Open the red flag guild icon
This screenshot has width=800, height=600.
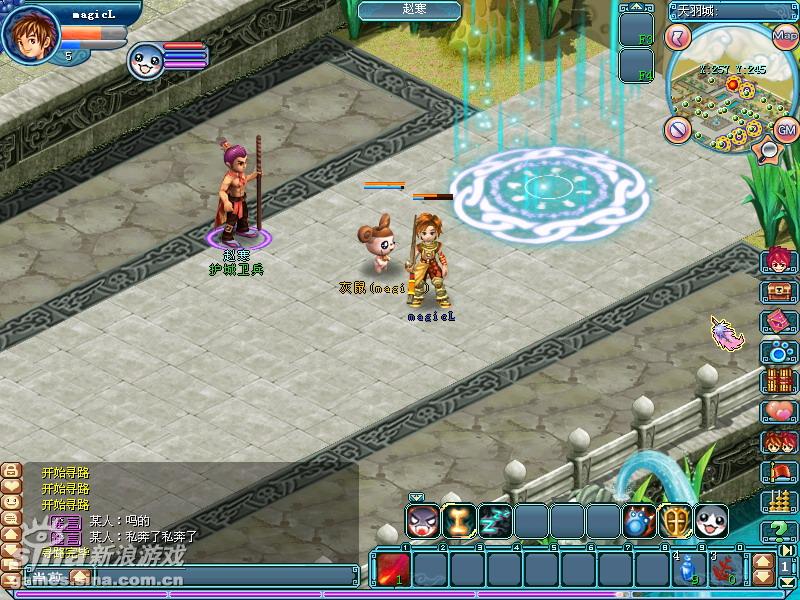click(777, 471)
